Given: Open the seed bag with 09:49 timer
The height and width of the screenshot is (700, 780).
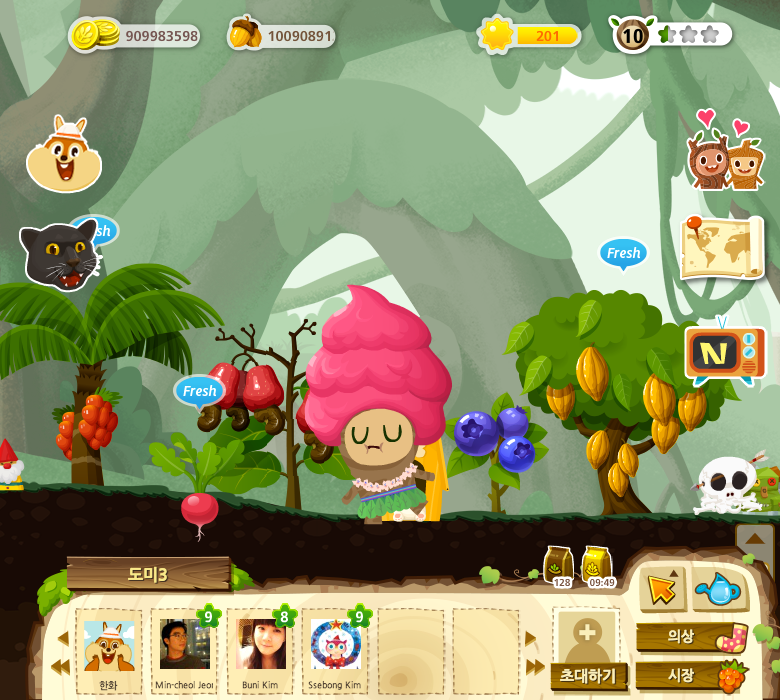Looking at the screenshot, I should click(598, 566).
